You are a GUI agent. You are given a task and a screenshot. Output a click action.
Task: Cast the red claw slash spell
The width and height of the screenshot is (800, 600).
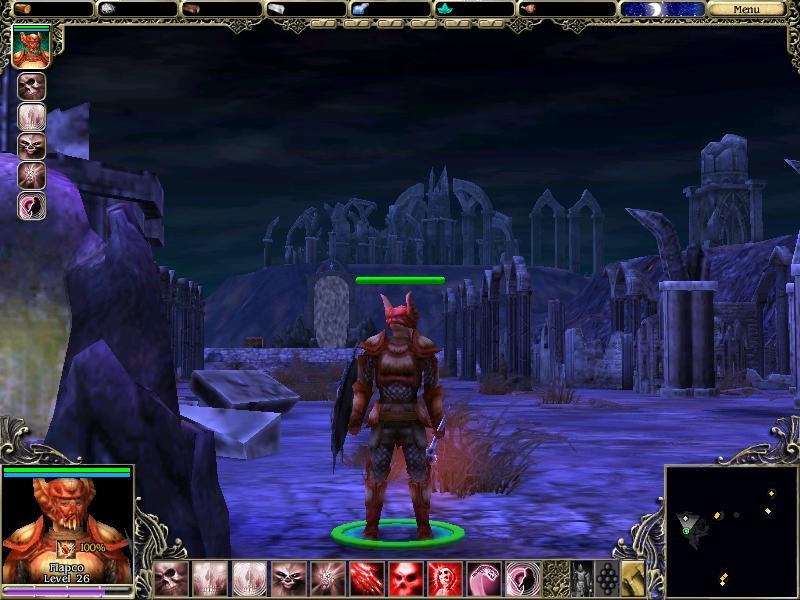click(x=365, y=579)
